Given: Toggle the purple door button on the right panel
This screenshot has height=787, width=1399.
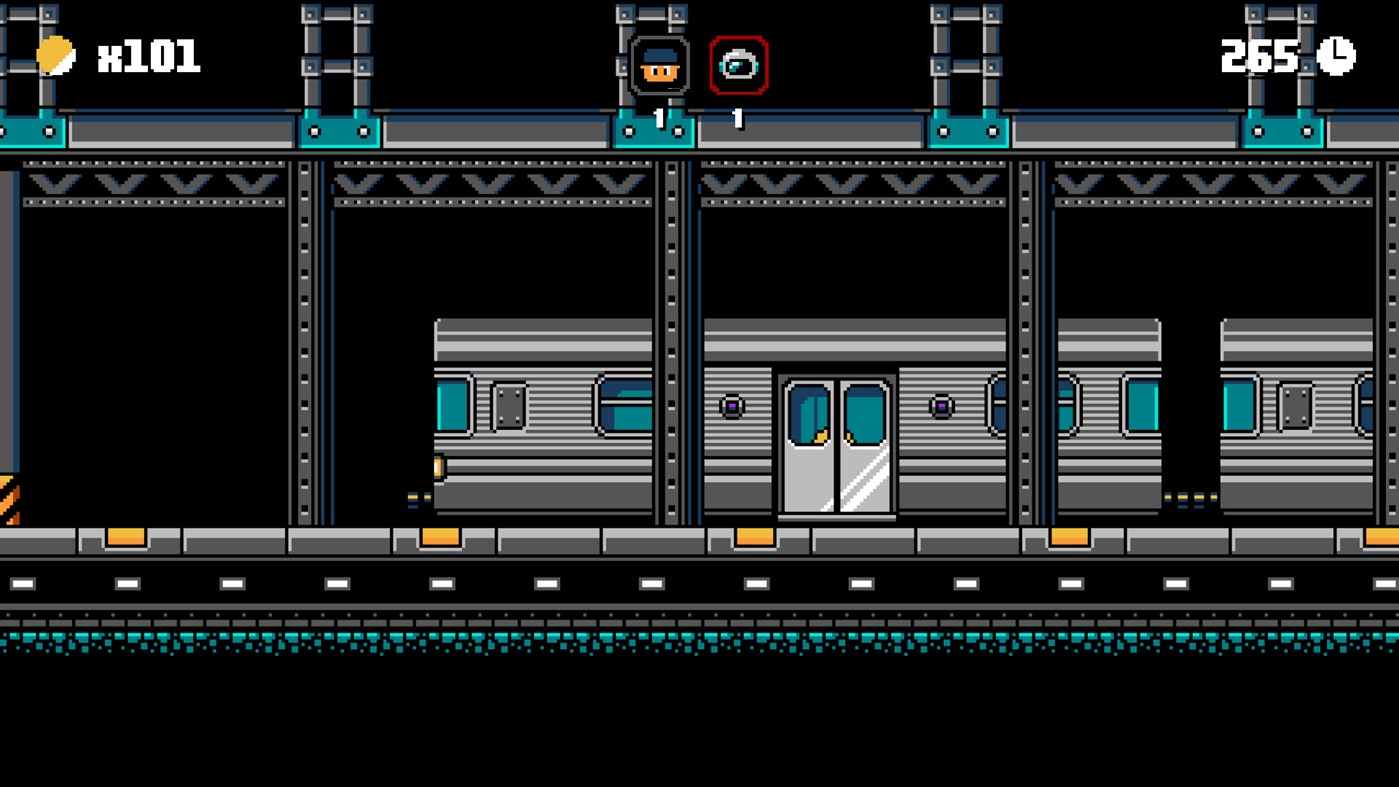Looking at the screenshot, I should (x=941, y=405).
